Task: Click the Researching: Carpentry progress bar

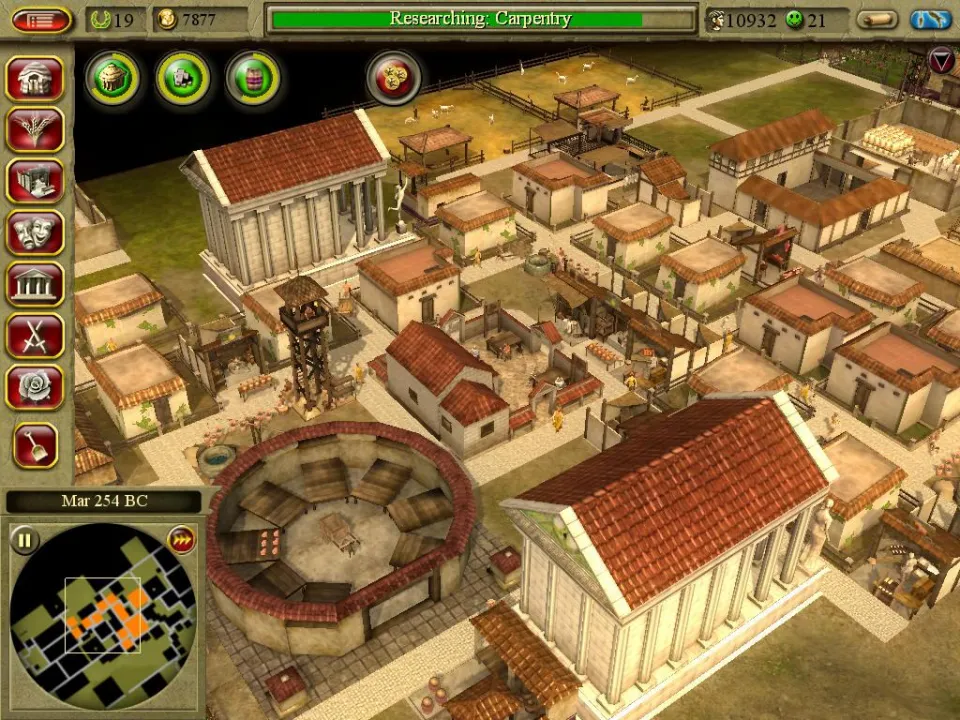Action: pos(481,19)
